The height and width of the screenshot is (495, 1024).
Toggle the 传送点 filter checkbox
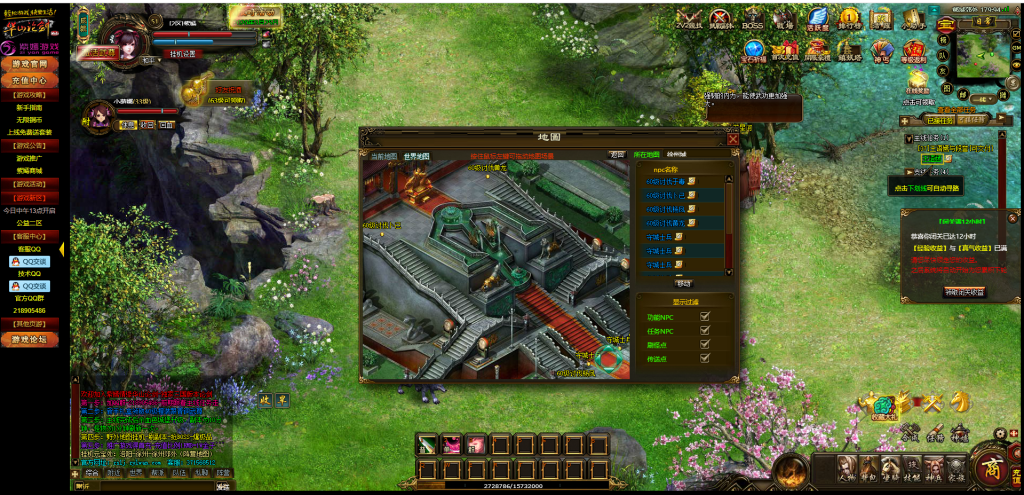coord(705,358)
